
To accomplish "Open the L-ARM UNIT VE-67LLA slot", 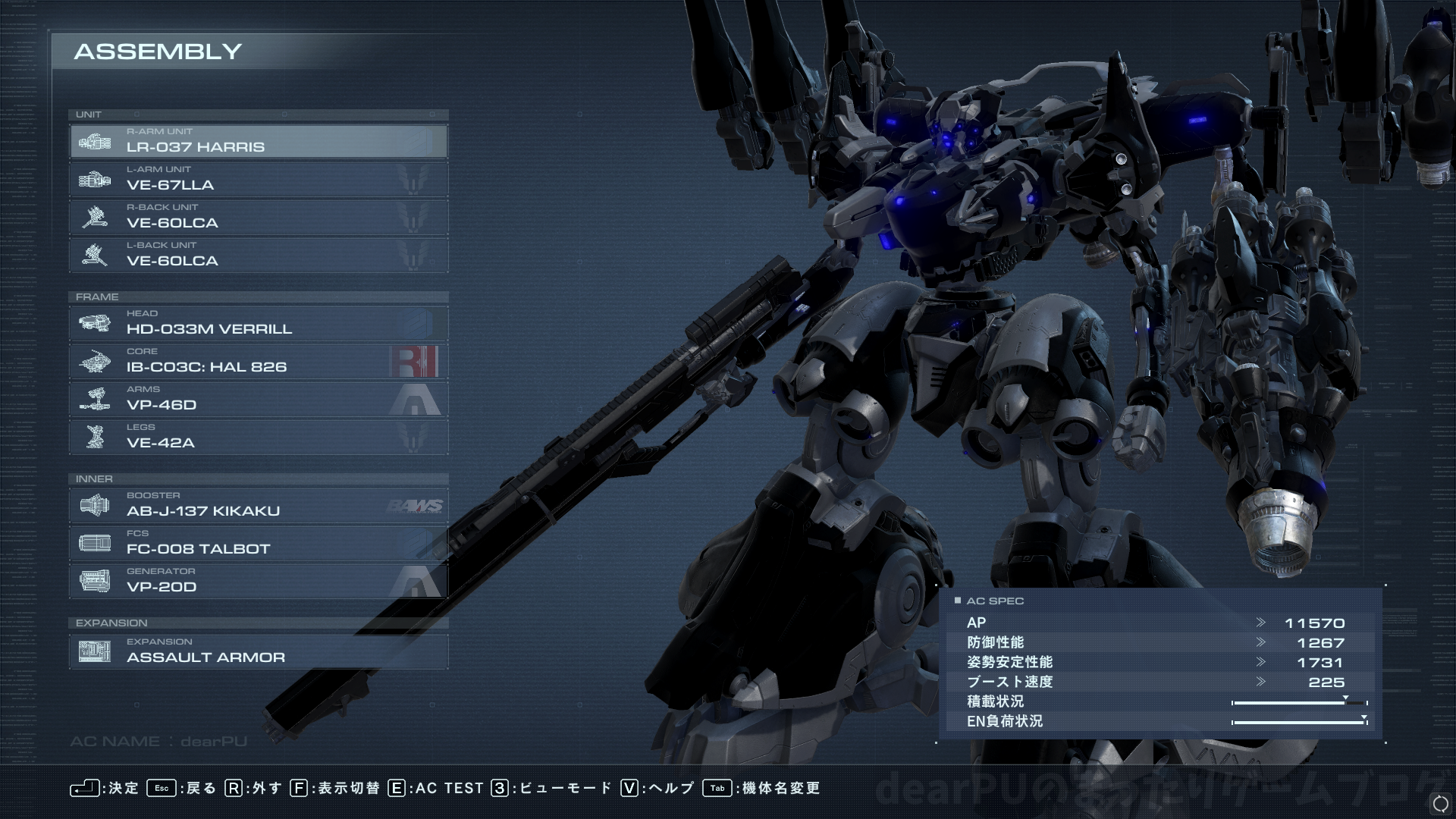I will (258, 180).
